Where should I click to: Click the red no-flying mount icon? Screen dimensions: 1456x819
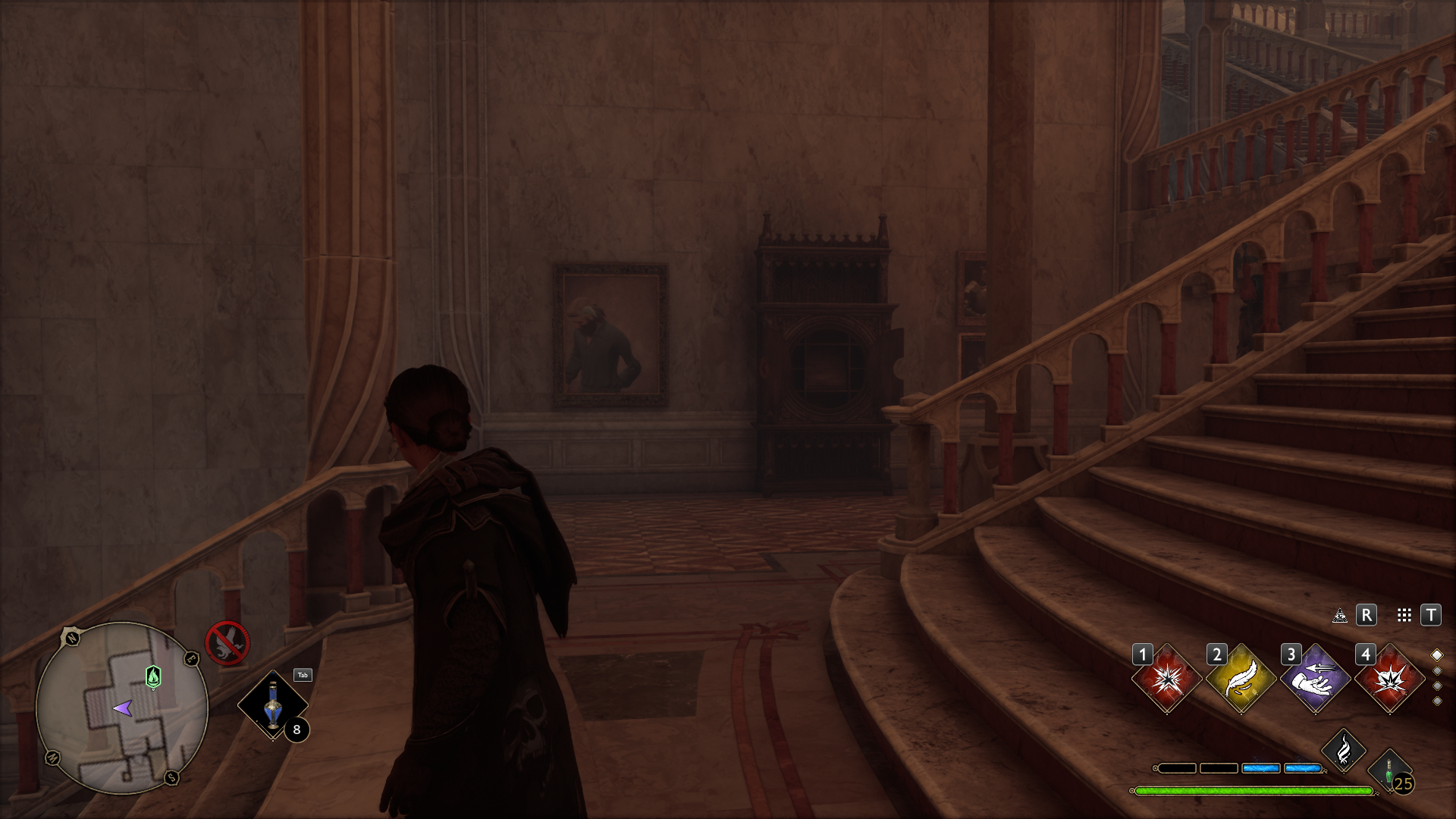(x=227, y=644)
